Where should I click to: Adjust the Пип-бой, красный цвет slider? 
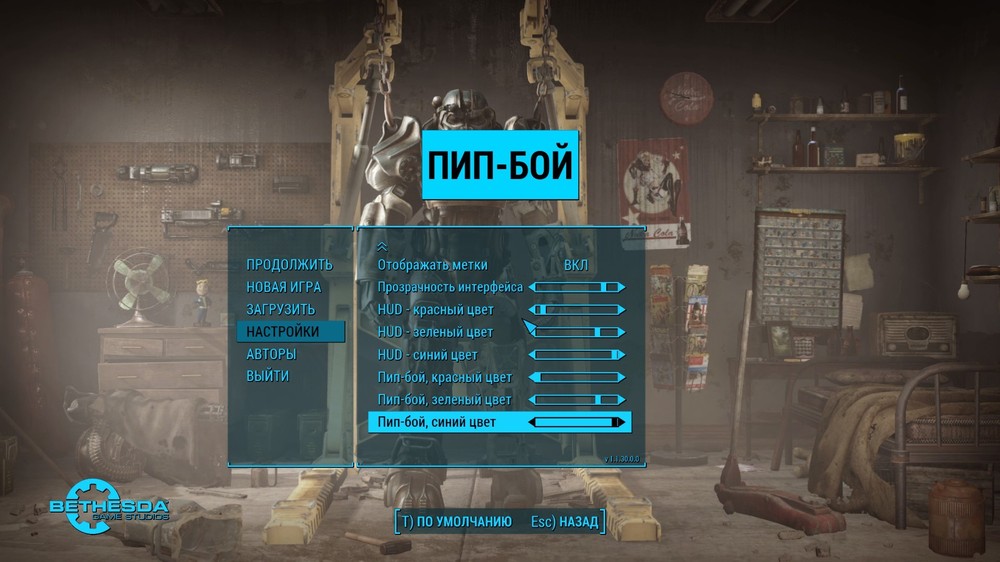[577, 377]
